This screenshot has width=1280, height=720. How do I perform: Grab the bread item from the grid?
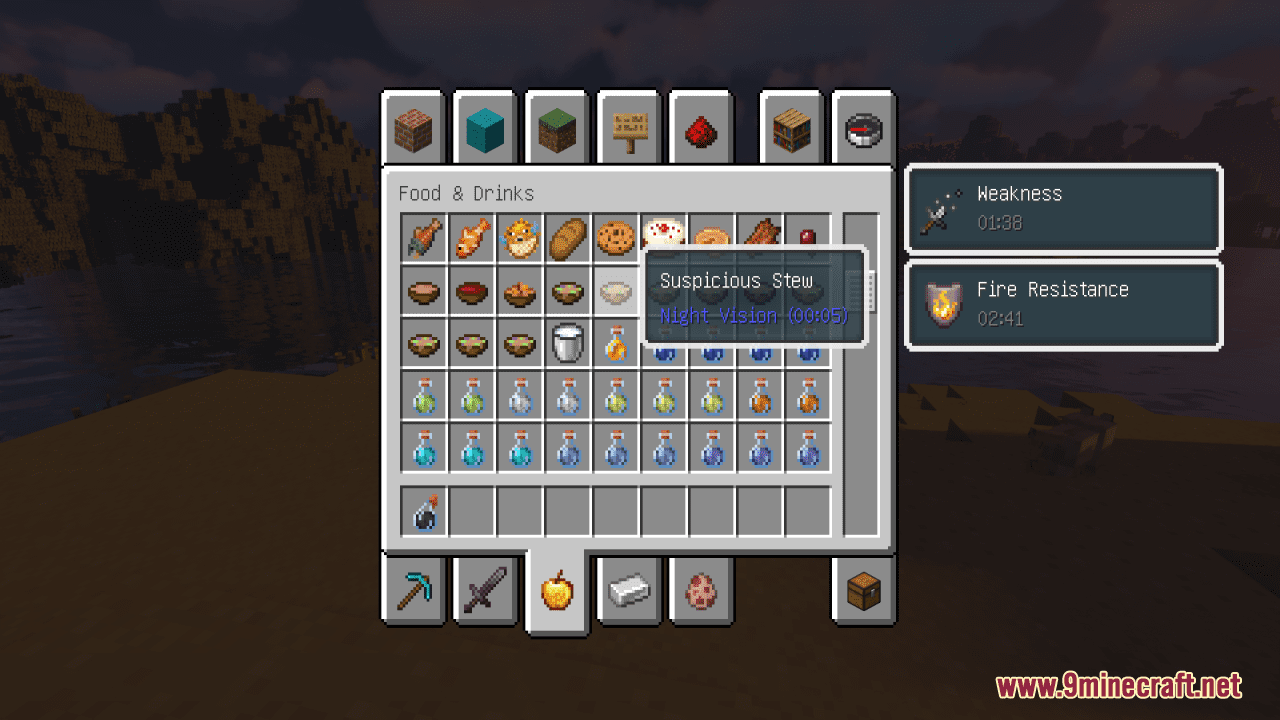coord(567,238)
